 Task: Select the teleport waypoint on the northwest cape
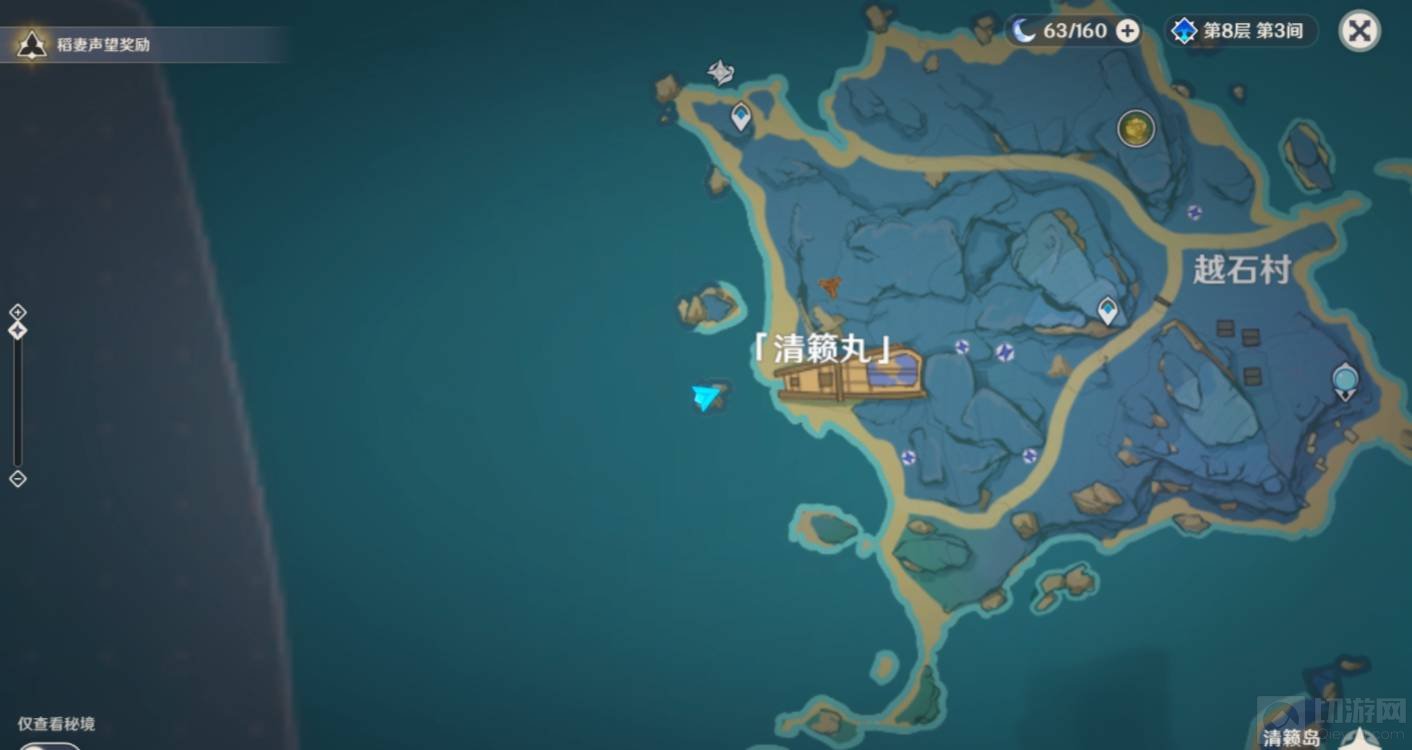[740, 117]
